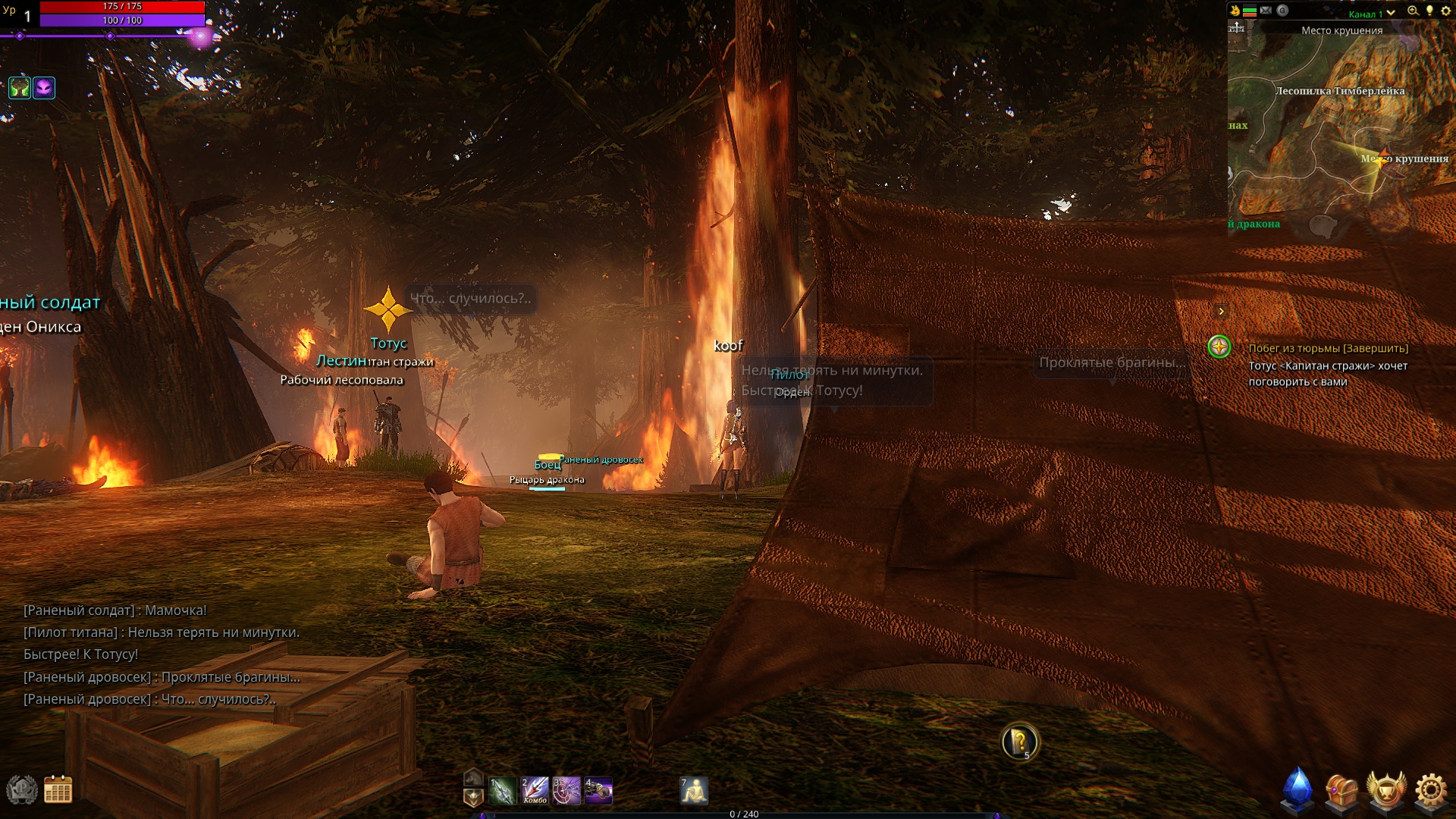Click the green leafy buff icon top left

tap(20, 88)
